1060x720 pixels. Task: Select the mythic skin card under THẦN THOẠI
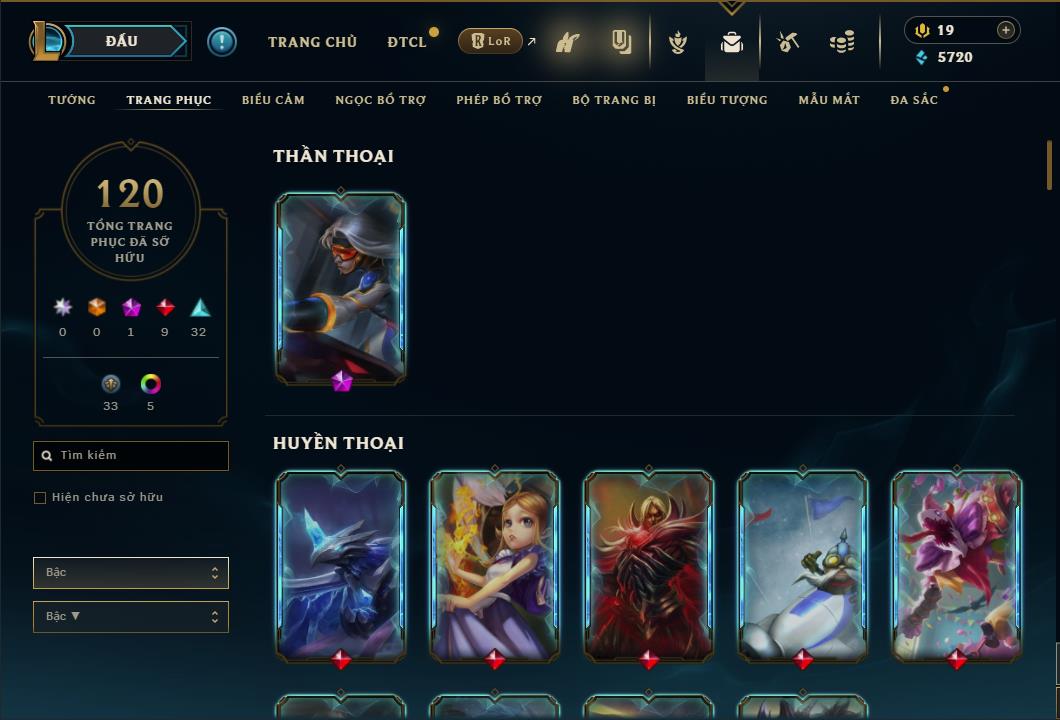341,287
